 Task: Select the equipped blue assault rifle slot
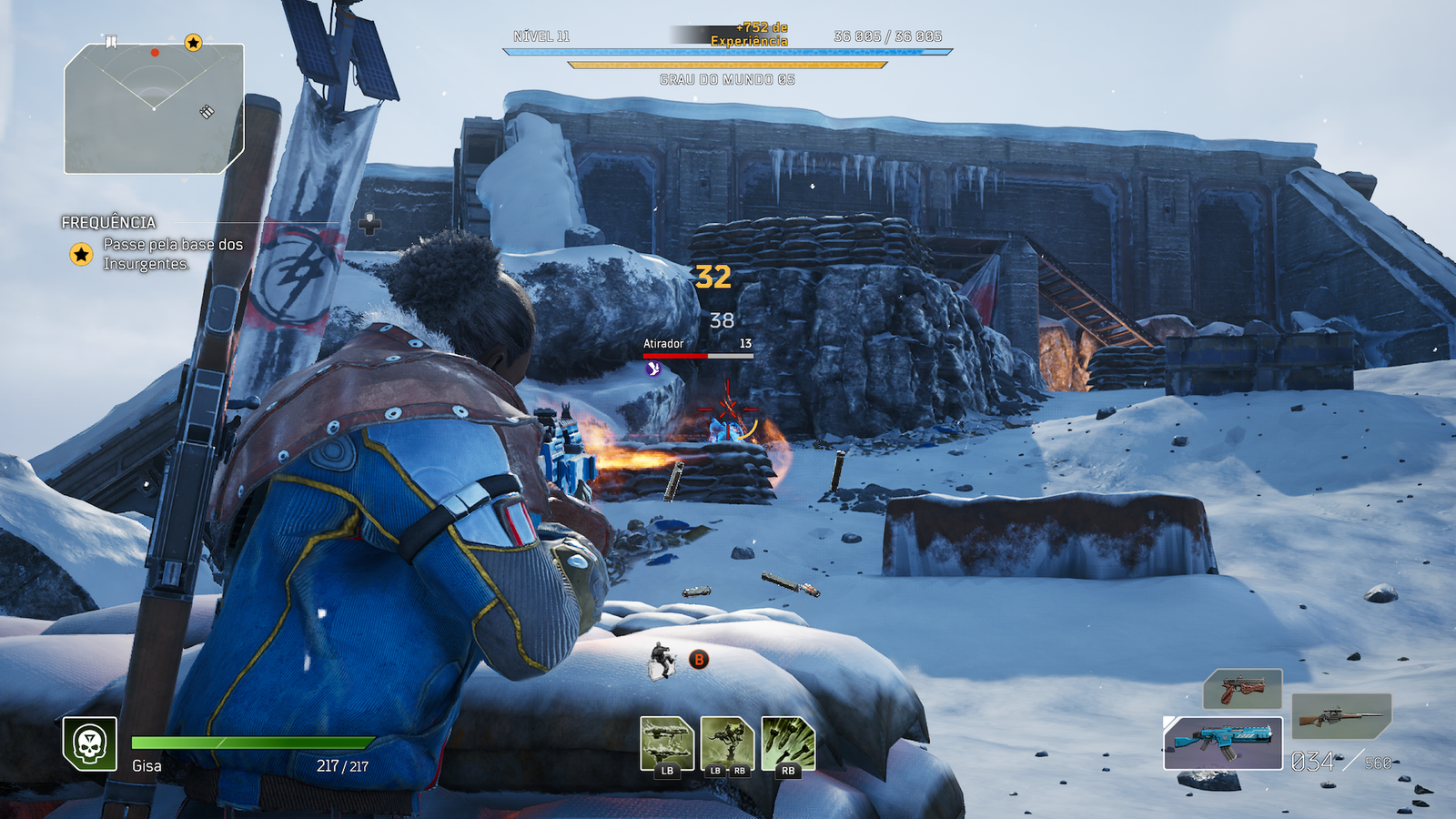pyautogui.click(x=1223, y=743)
